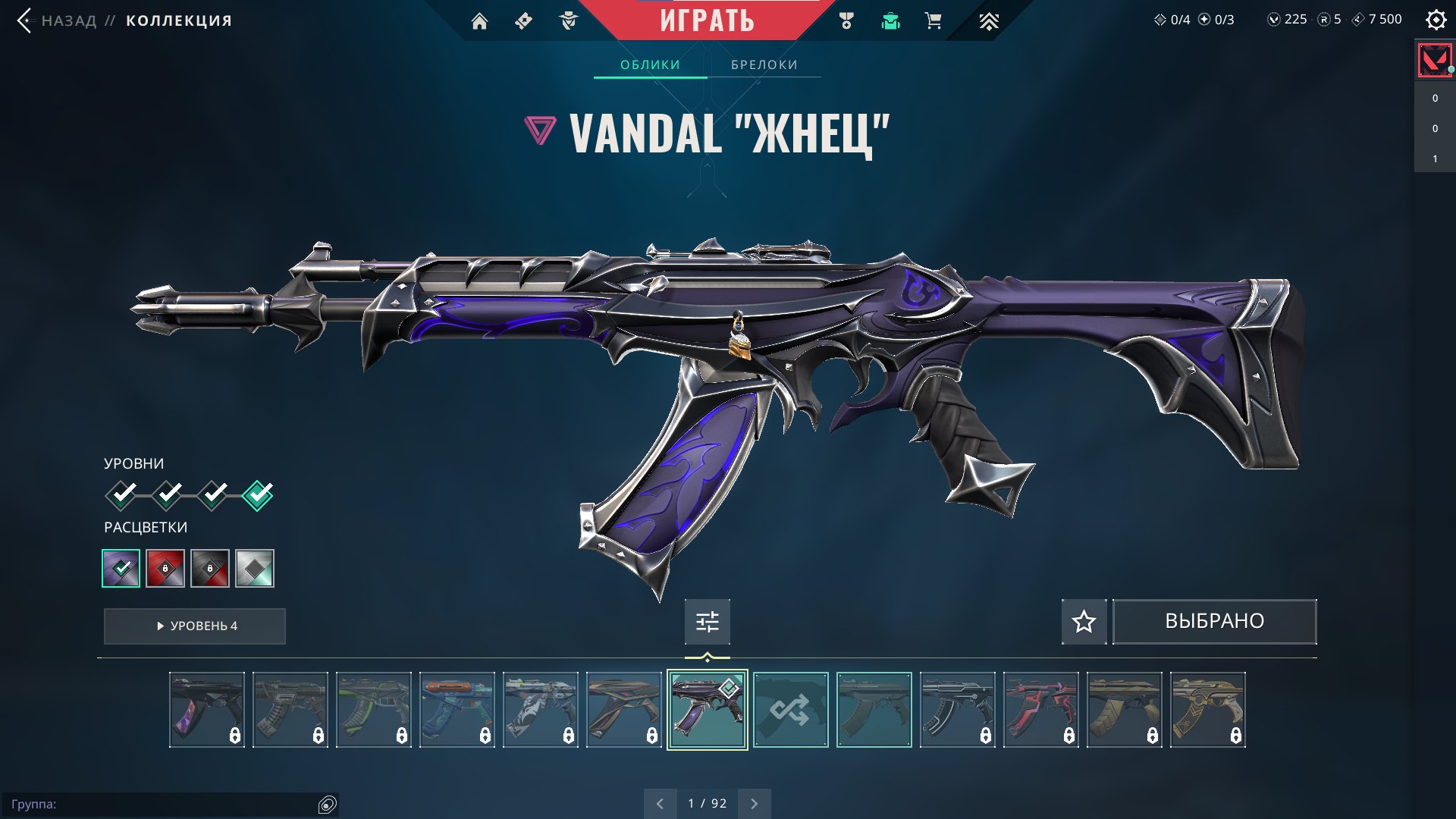Select level 4 teal checkmark
Viewport: 1456px width, 819px height.
pos(256,494)
